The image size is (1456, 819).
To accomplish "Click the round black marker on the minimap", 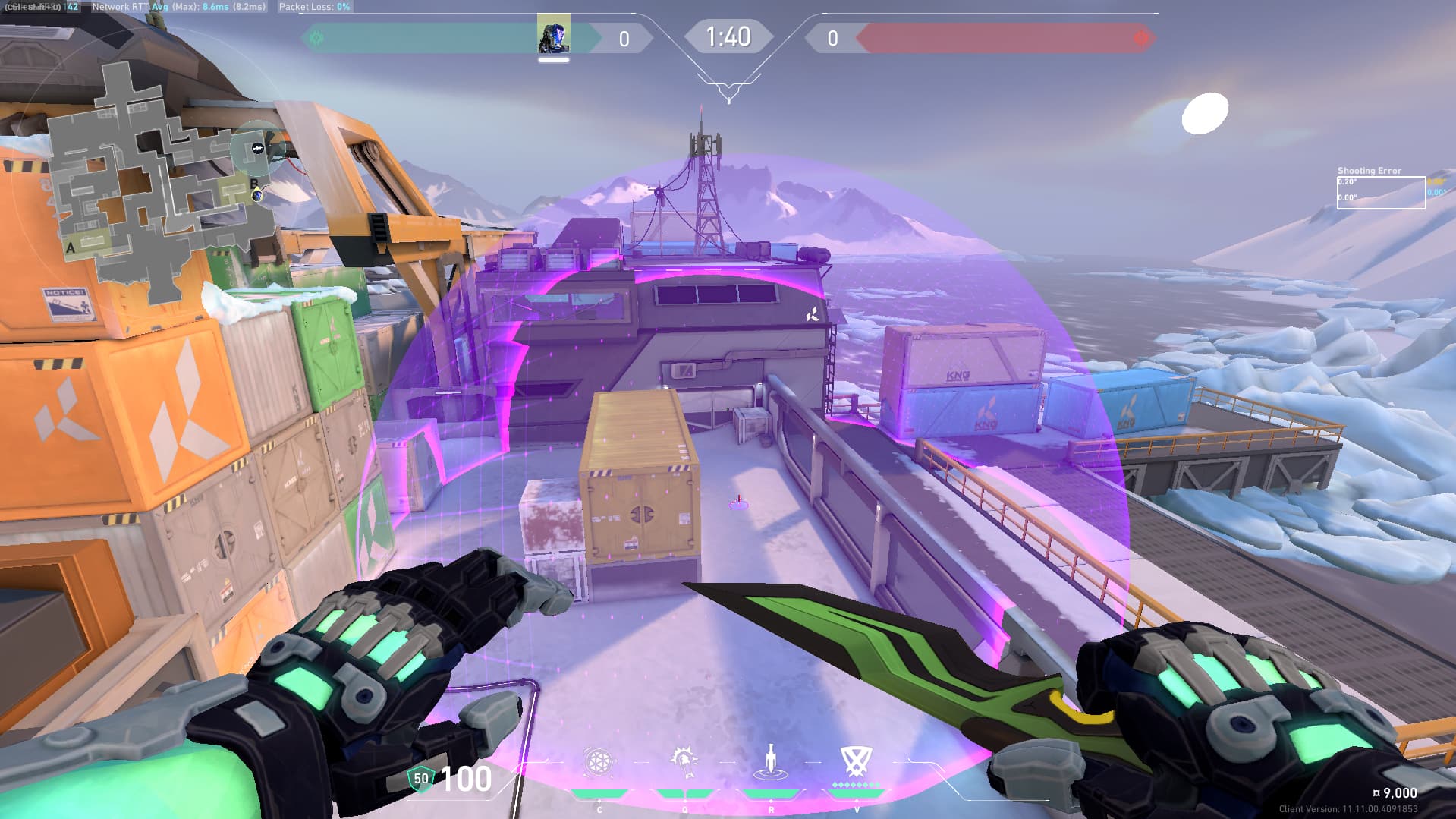I will click(x=258, y=149).
